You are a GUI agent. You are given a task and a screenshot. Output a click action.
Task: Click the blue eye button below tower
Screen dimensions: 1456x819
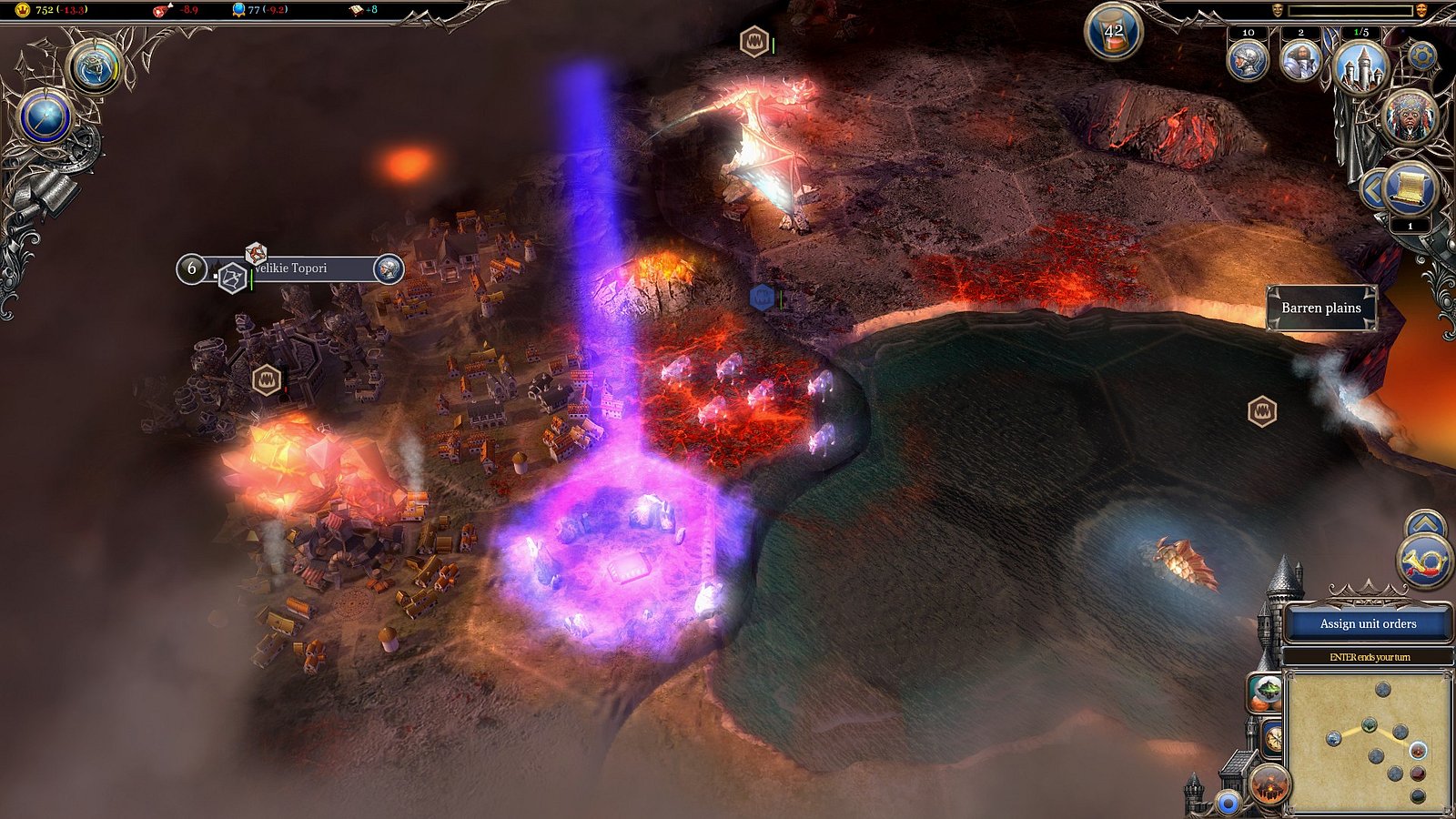[1228, 804]
